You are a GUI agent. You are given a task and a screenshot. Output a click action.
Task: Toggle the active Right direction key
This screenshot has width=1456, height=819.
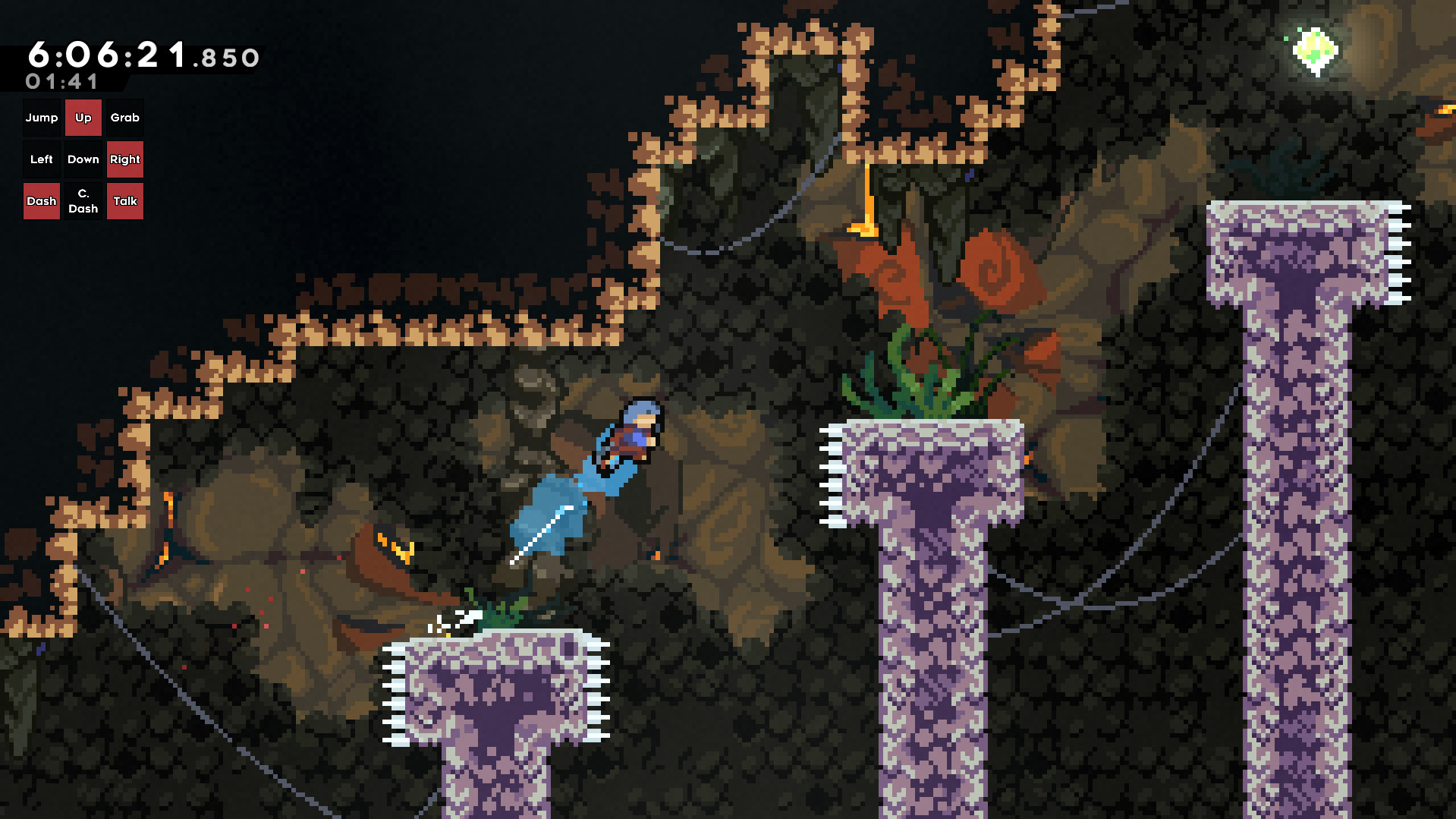(x=124, y=159)
